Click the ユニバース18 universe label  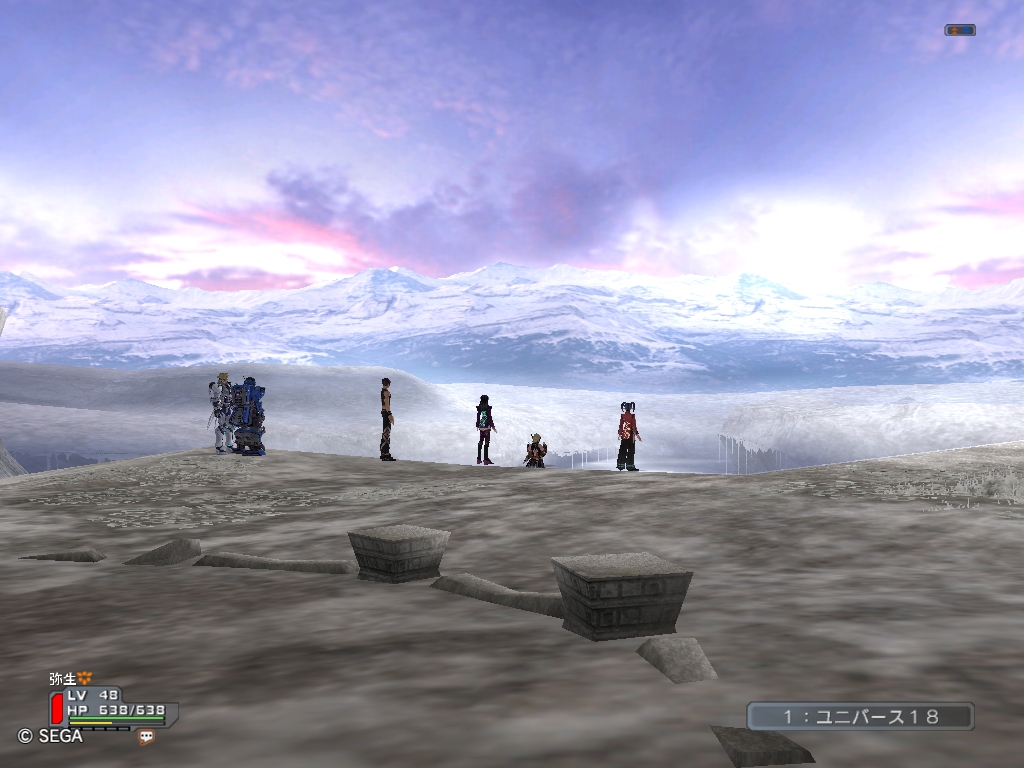click(x=860, y=716)
